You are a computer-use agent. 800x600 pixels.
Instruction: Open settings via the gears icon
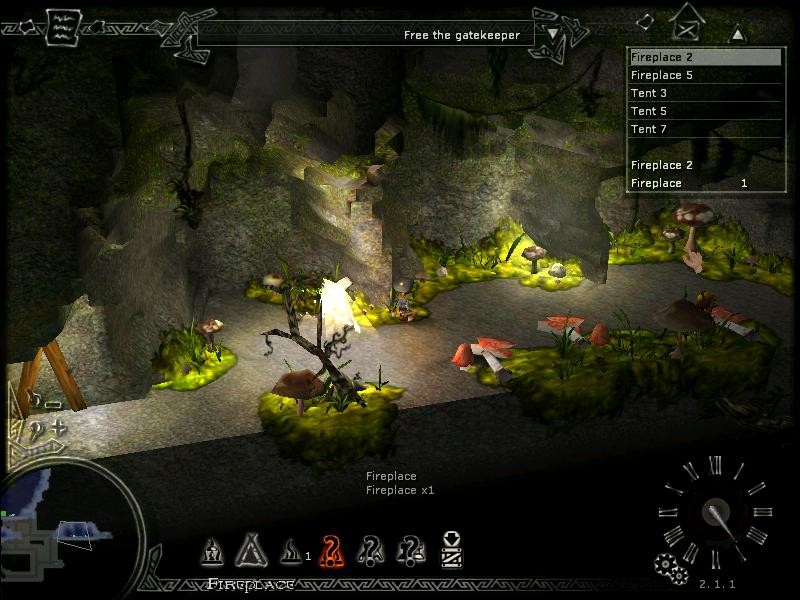(x=670, y=567)
